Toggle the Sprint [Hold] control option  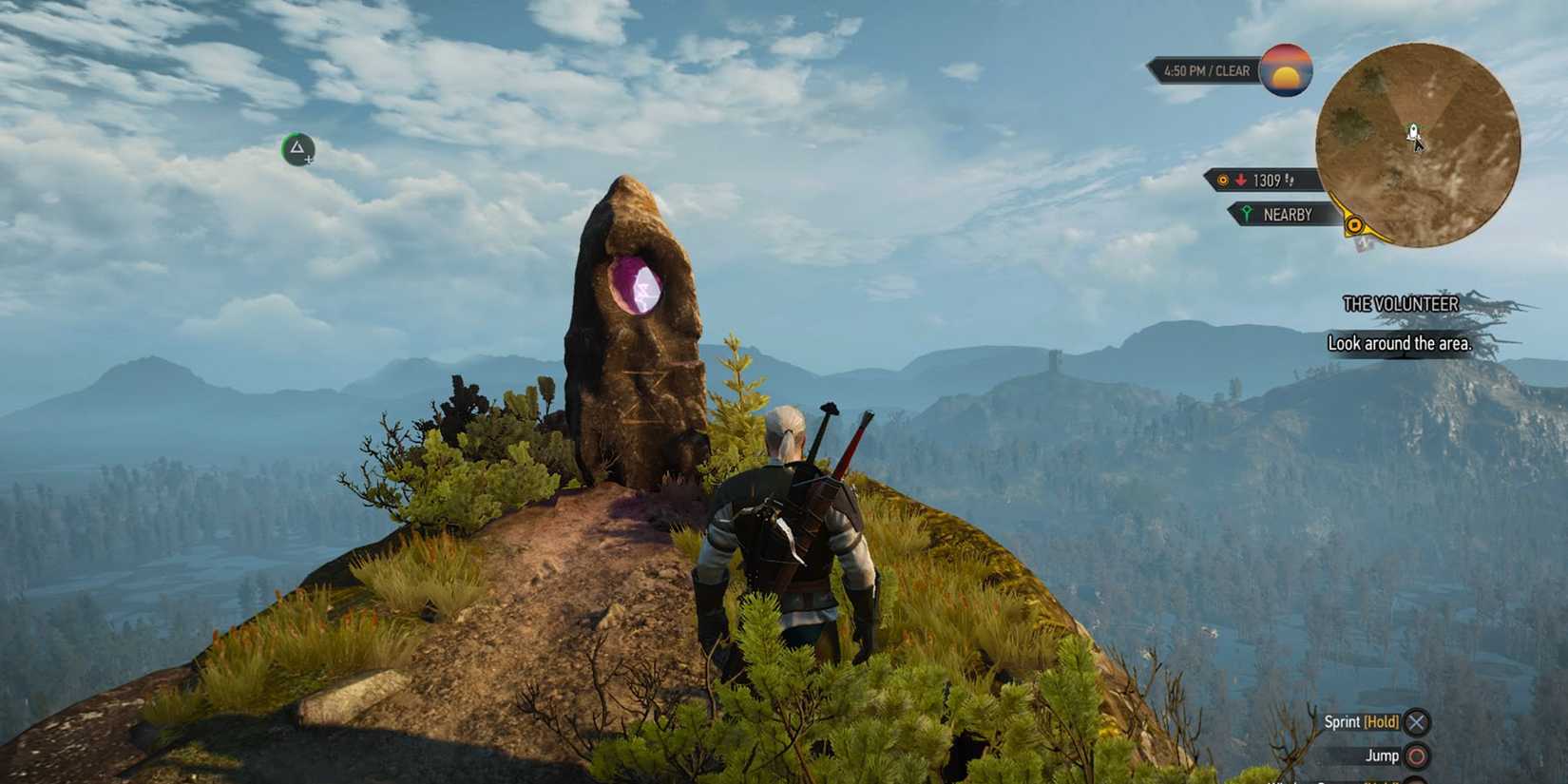(x=1361, y=722)
